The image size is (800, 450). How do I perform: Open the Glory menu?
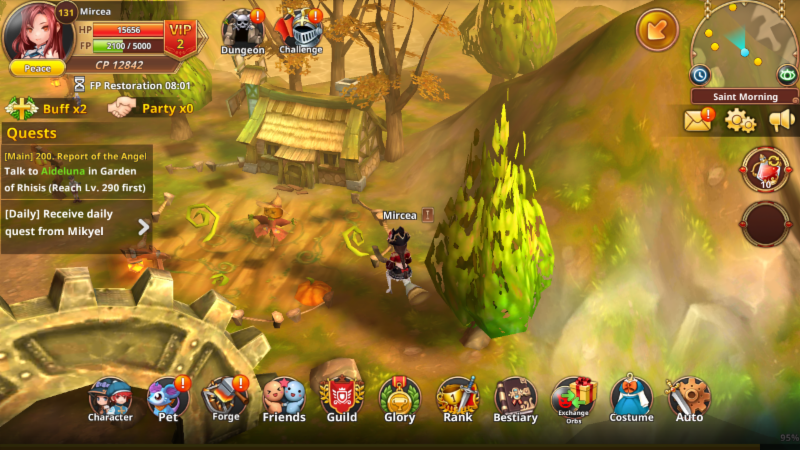399,399
